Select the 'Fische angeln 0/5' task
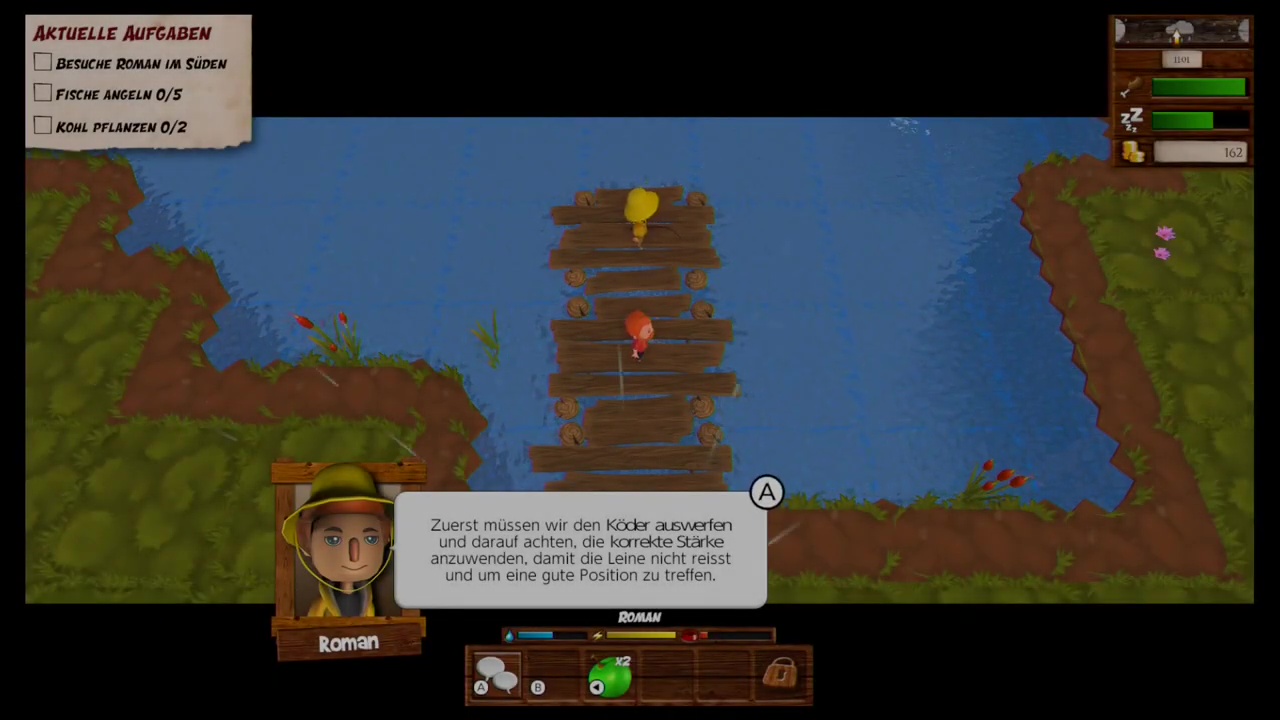The image size is (1280, 720). [118, 95]
